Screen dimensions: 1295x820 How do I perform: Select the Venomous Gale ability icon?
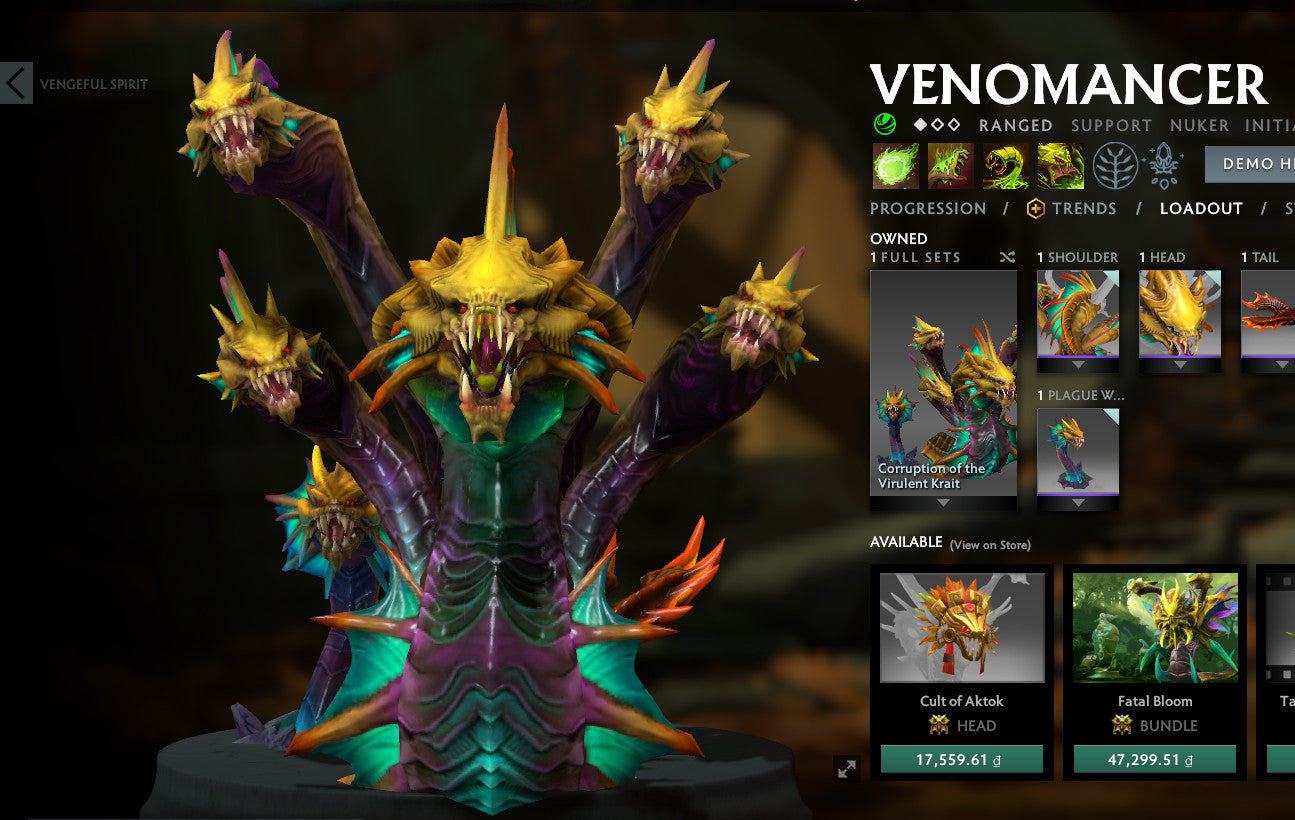[x=893, y=165]
